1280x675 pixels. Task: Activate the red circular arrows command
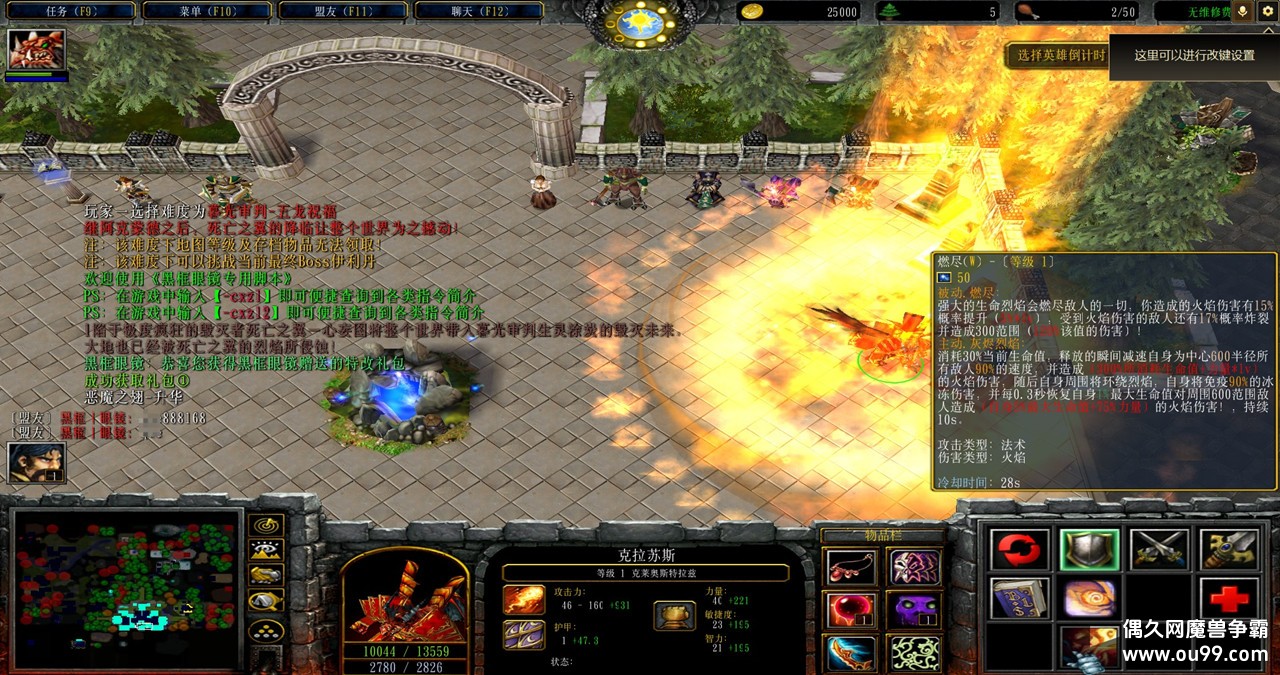[x=1019, y=549]
